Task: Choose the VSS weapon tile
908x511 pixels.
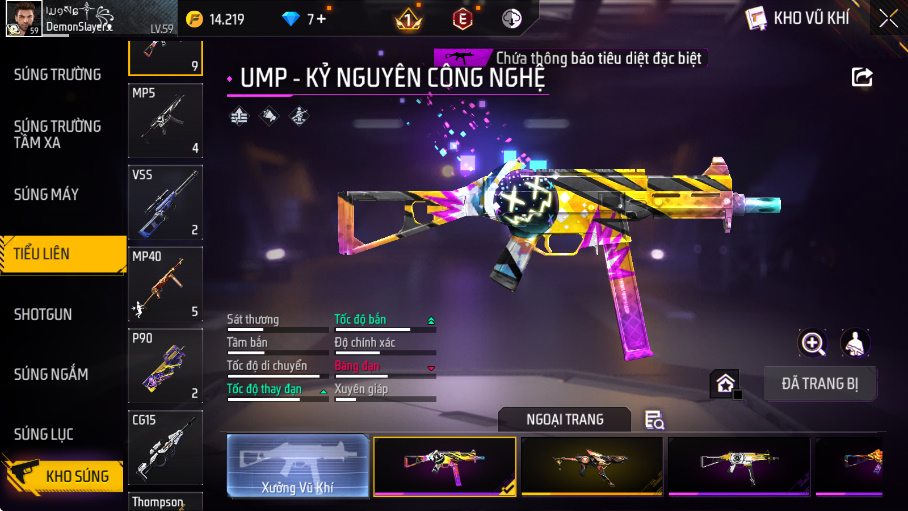Action: [165, 202]
